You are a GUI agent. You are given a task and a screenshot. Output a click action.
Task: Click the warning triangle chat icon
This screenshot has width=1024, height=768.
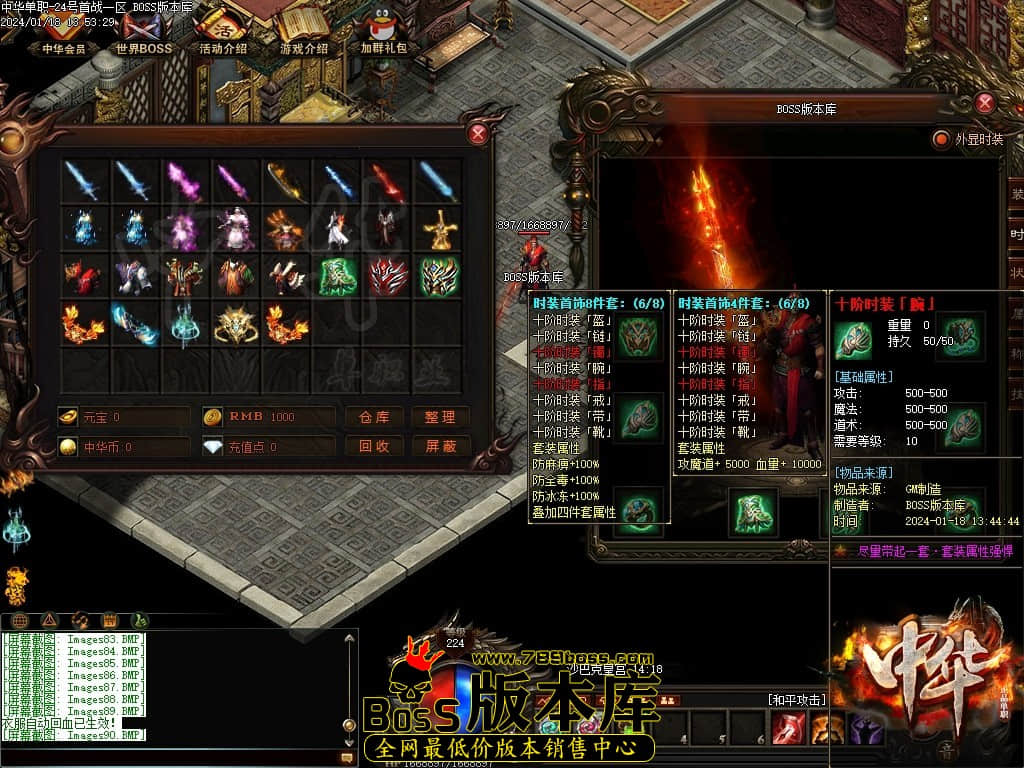coord(50,620)
